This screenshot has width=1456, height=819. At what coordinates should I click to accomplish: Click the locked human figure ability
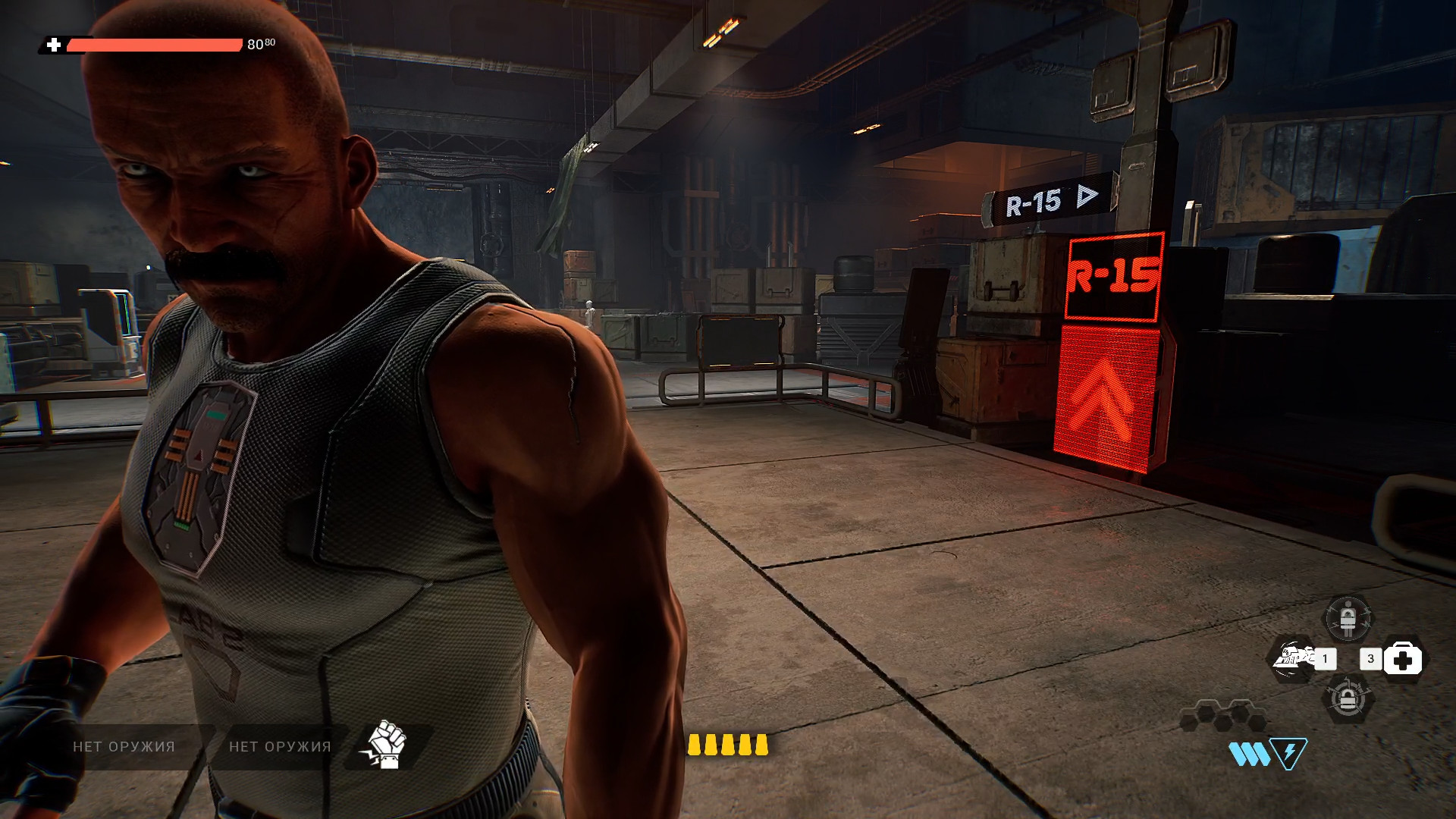pos(1348,618)
